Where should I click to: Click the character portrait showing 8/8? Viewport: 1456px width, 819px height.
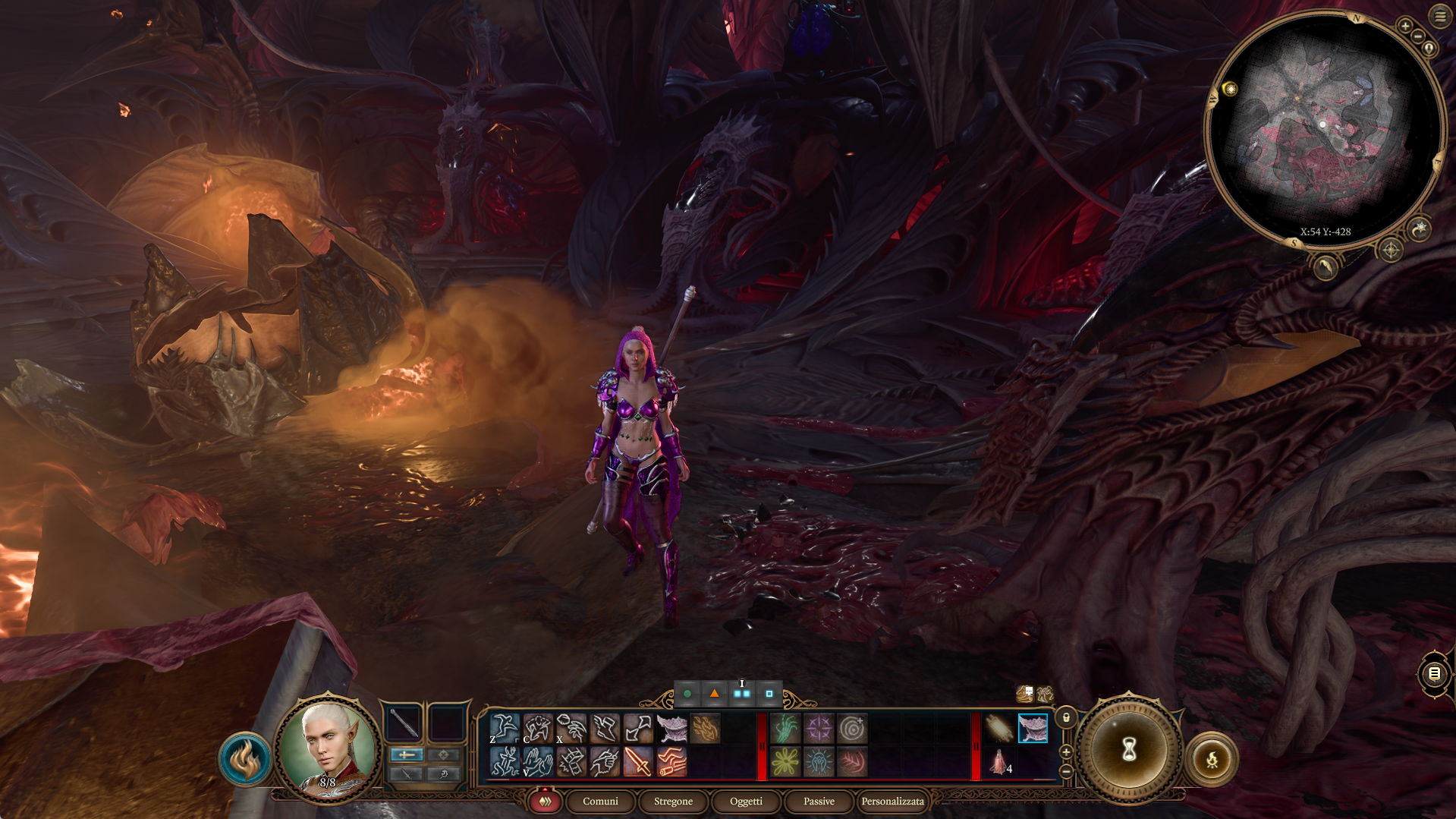pos(328,748)
